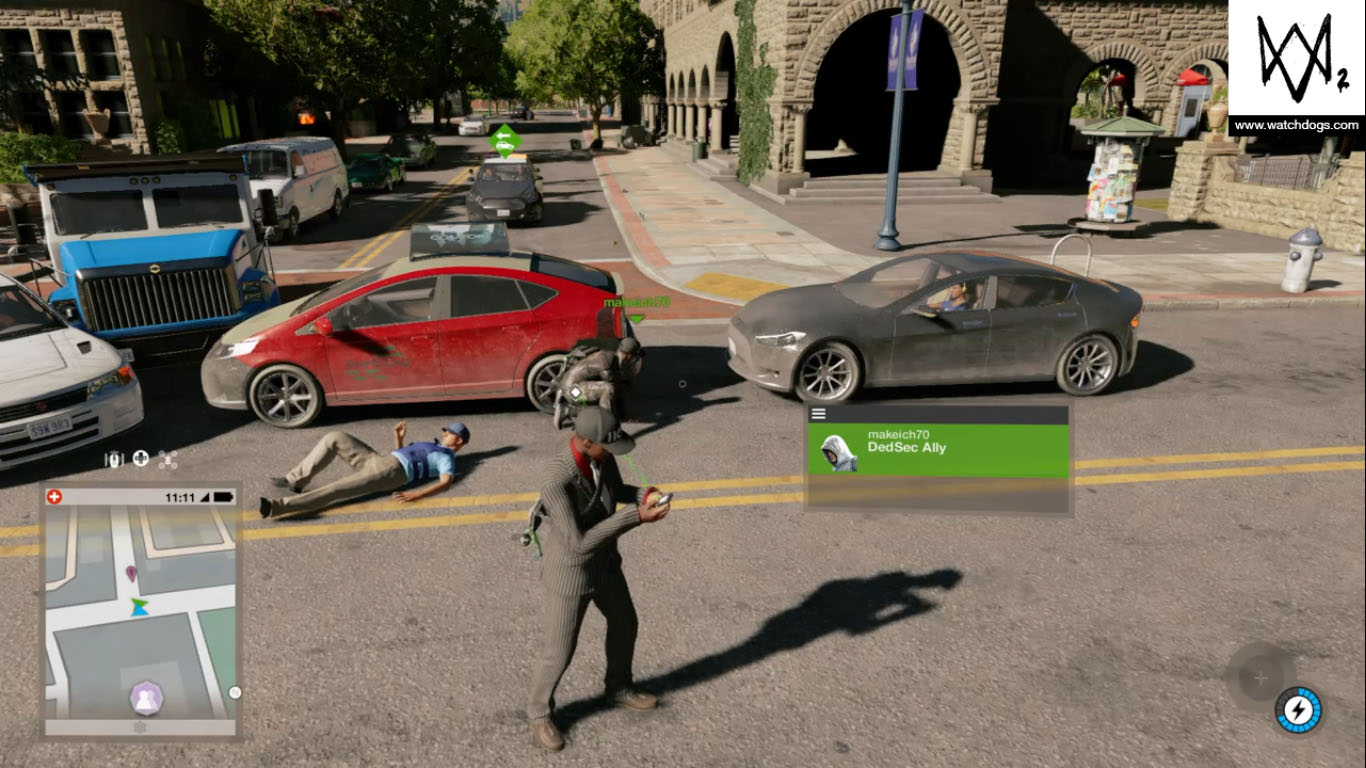Viewport: 1366px width, 768px height.
Task: Open the smartphone minimap
Action: (x=140, y=612)
